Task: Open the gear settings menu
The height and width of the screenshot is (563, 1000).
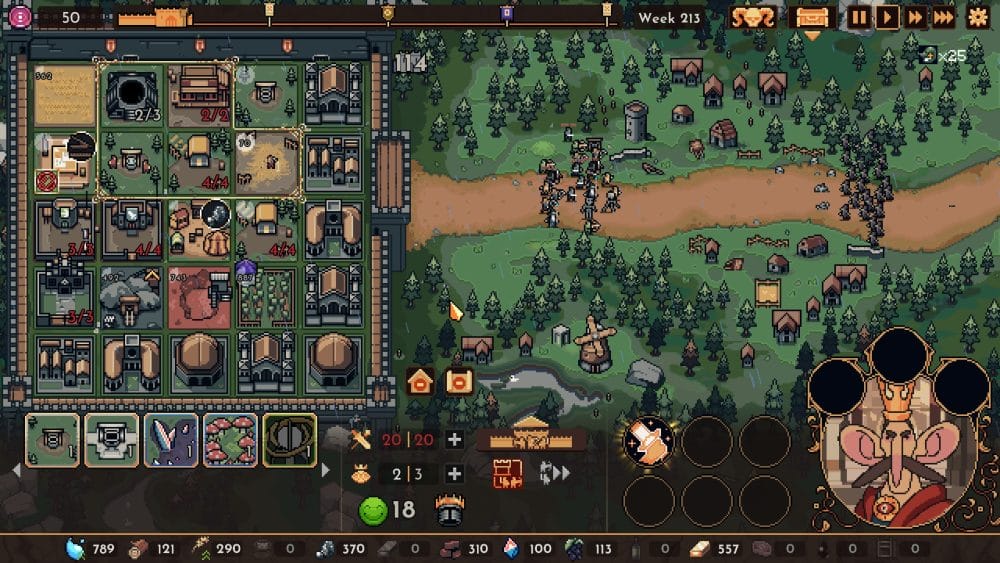Action: [x=977, y=17]
